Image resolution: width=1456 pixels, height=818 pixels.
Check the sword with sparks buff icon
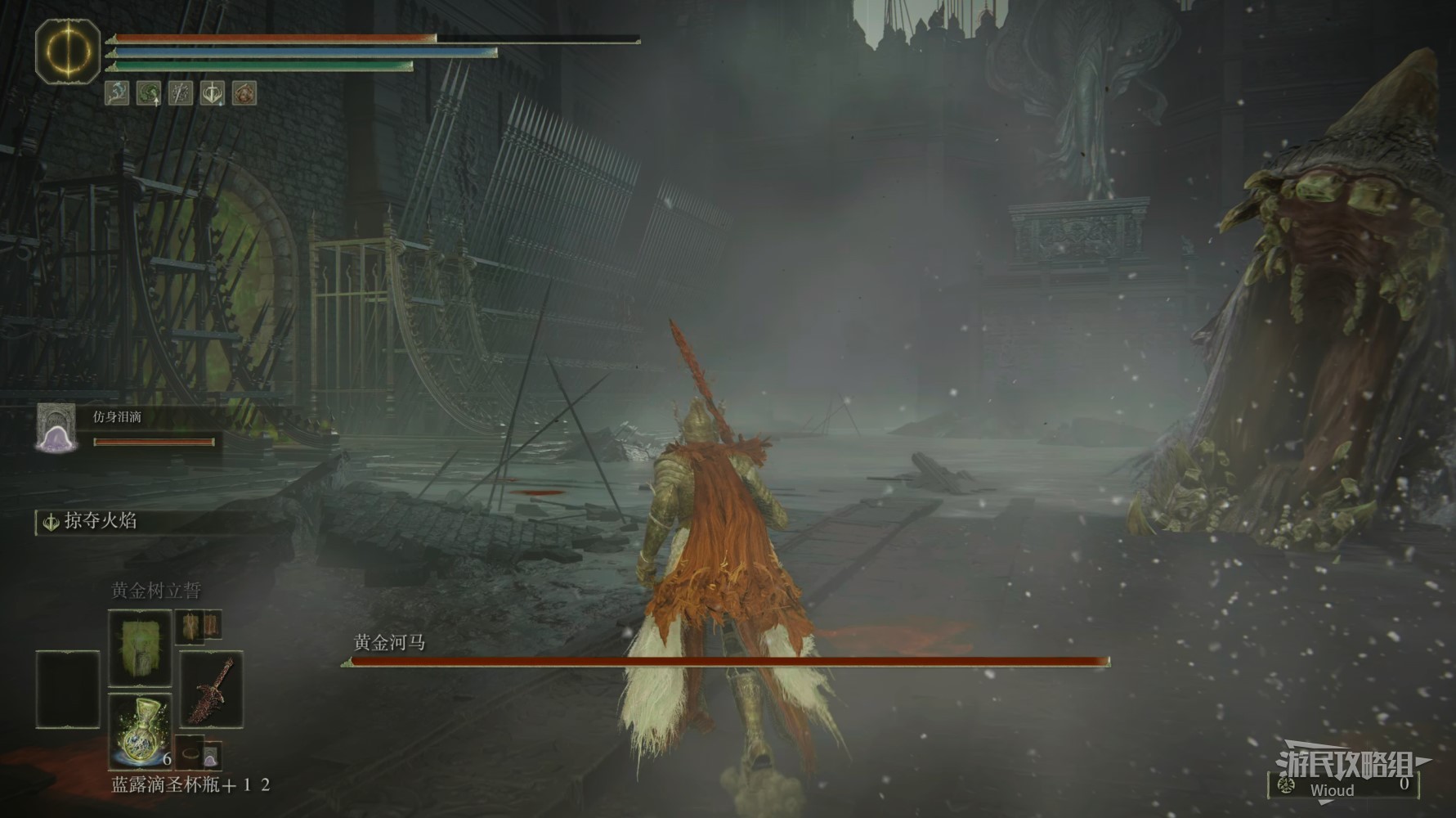coord(181,93)
